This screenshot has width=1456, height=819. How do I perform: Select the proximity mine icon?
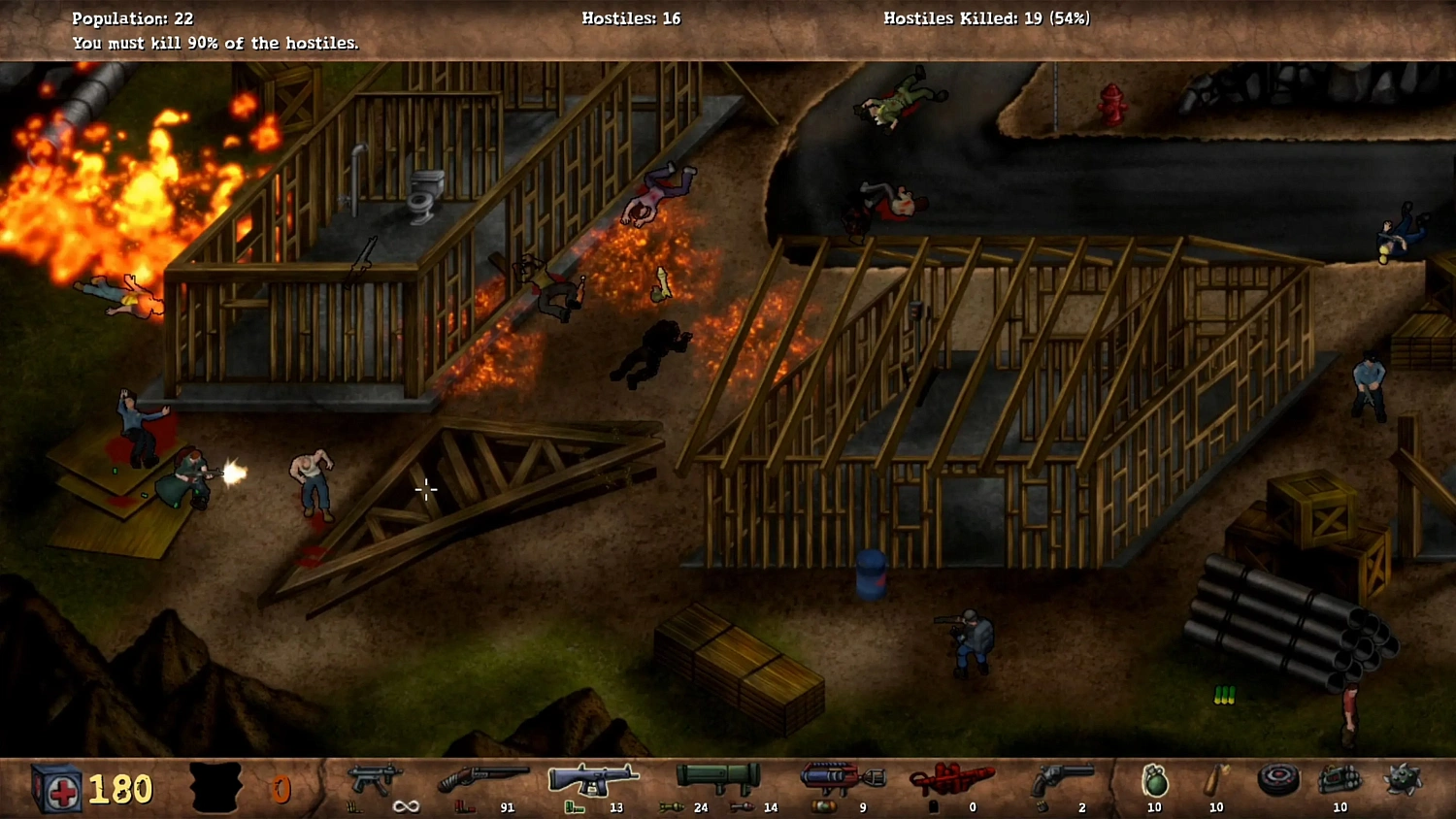[x=1278, y=779]
